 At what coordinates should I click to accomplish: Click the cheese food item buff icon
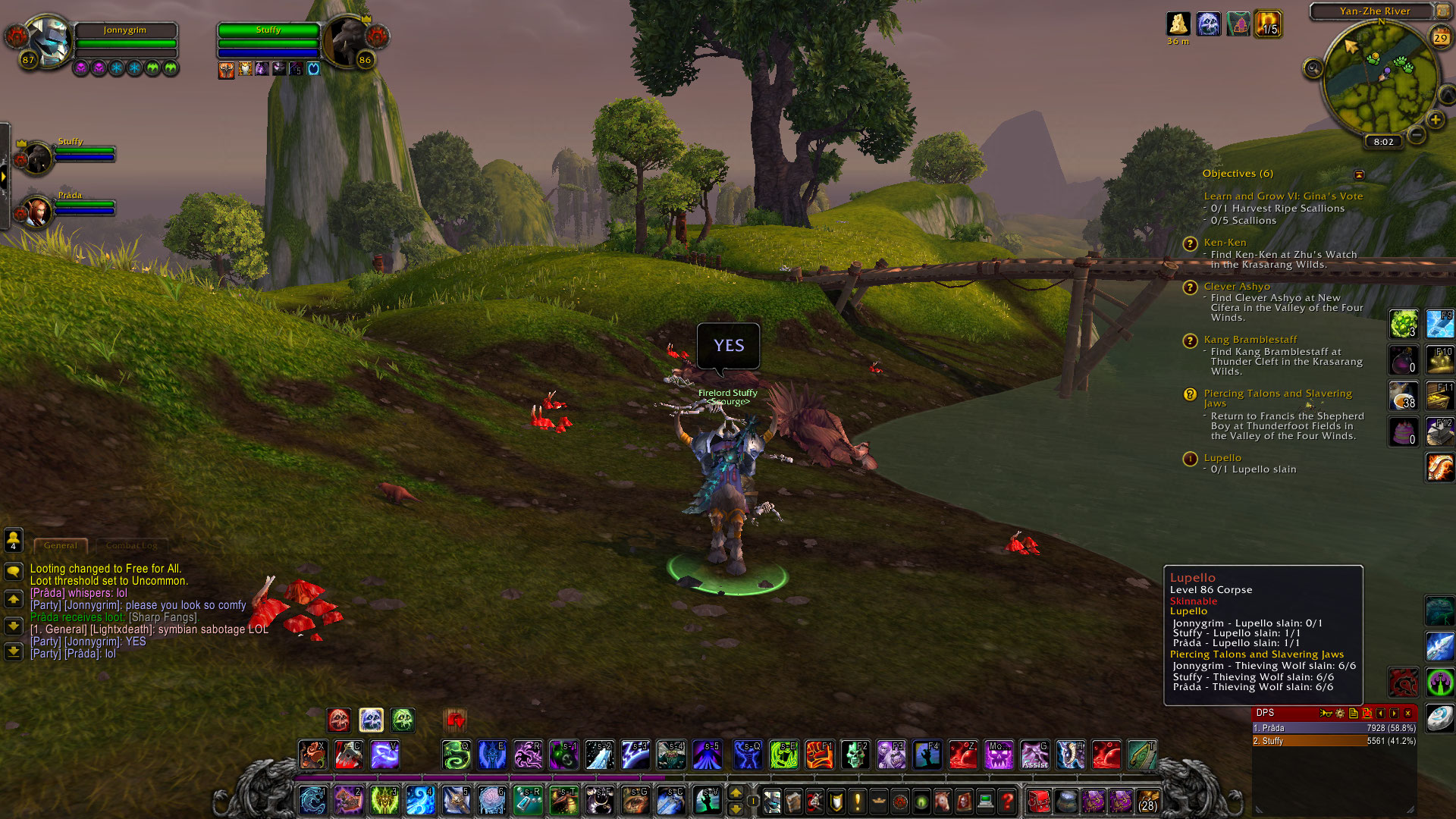point(1179,24)
